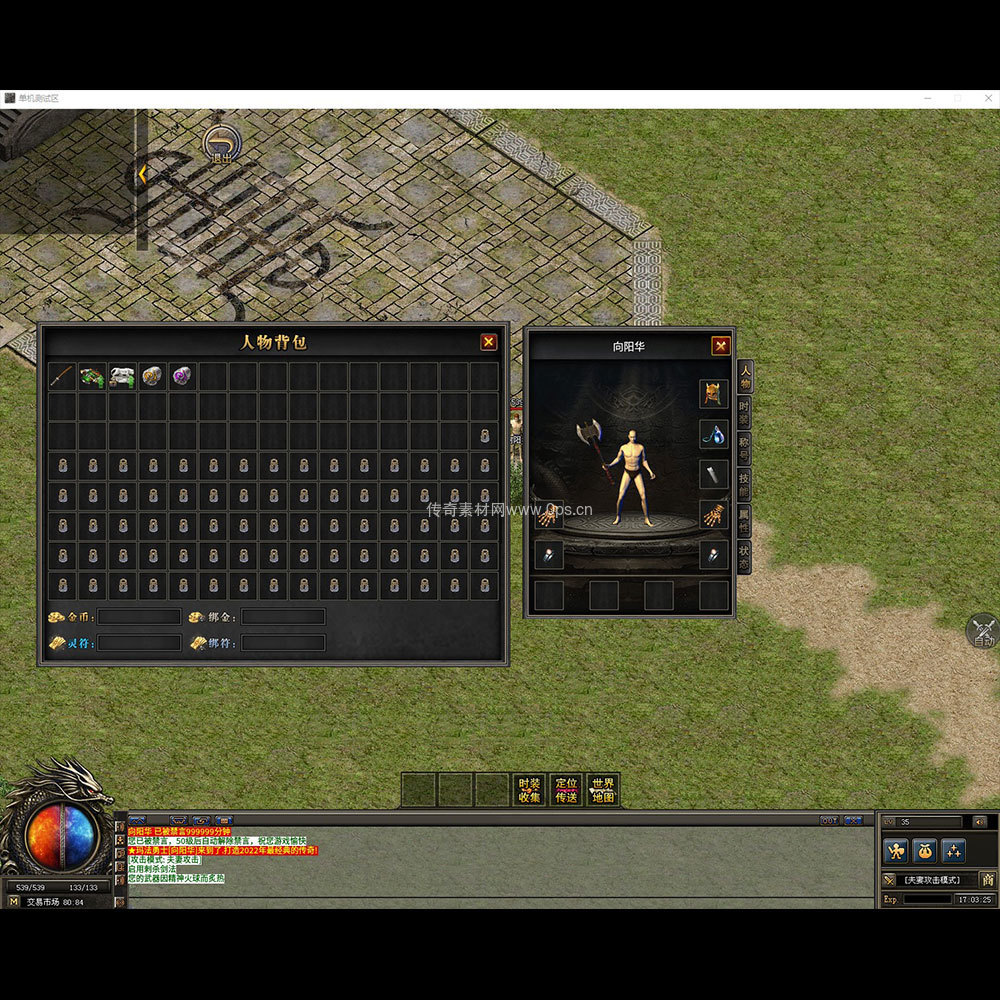Open the character figure icon in the HUD
This screenshot has height=1000, width=1000.
[x=896, y=851]
